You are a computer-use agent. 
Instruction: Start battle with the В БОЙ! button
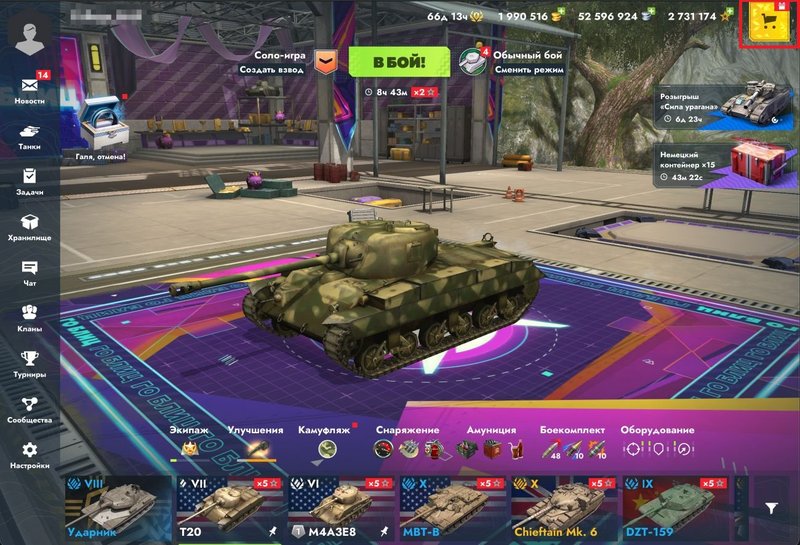399,61
